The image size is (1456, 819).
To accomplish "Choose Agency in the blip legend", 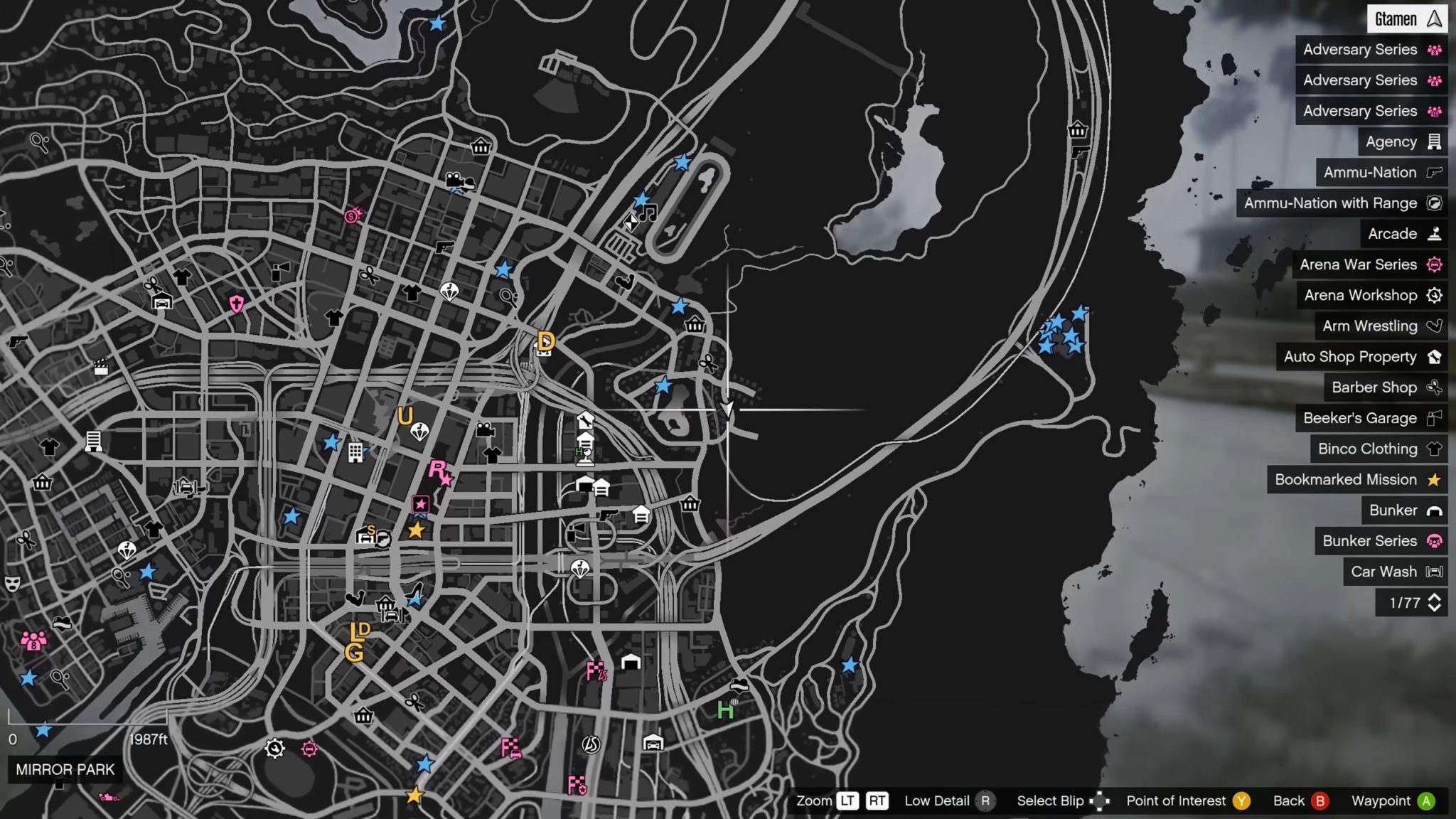I will (1402, 142).
